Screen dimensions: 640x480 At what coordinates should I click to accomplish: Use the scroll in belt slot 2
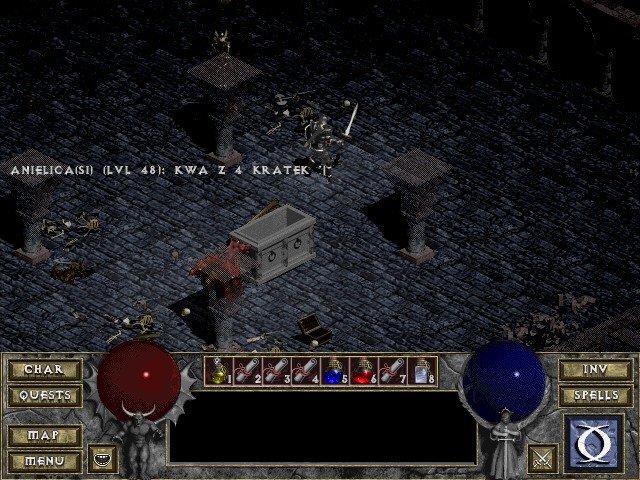(247, 371)
